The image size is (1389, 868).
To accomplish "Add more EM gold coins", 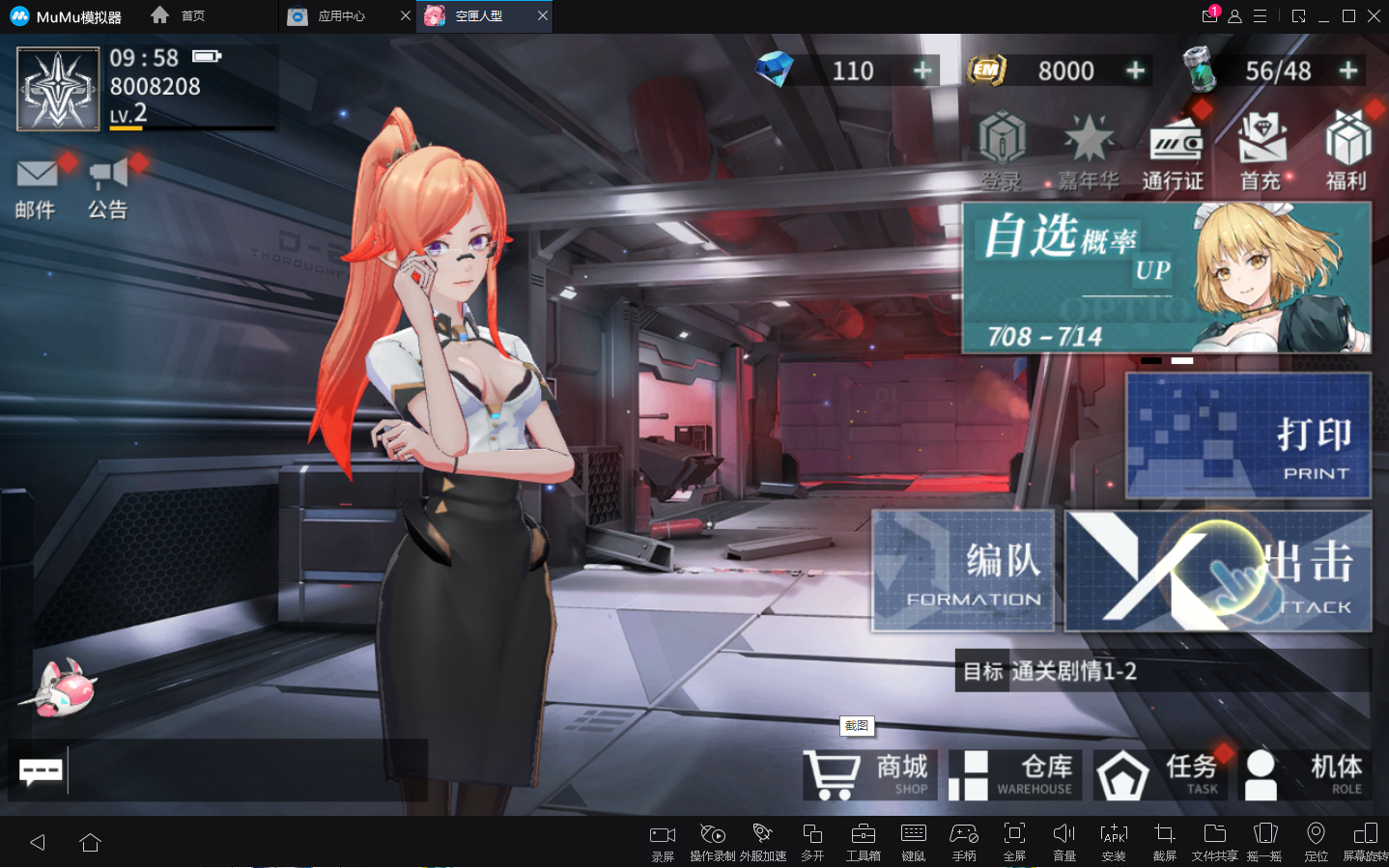I will tap(1135, 70).
